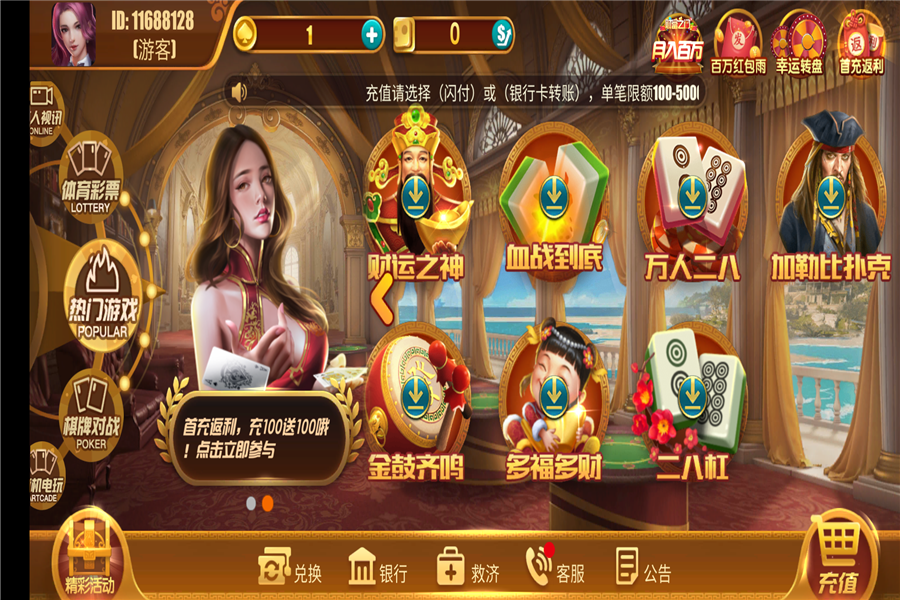Viewport: 900px width, 600px height.
Task: Choose the 金鼓齐鸣 drum game
Action: tap(415, 400)
